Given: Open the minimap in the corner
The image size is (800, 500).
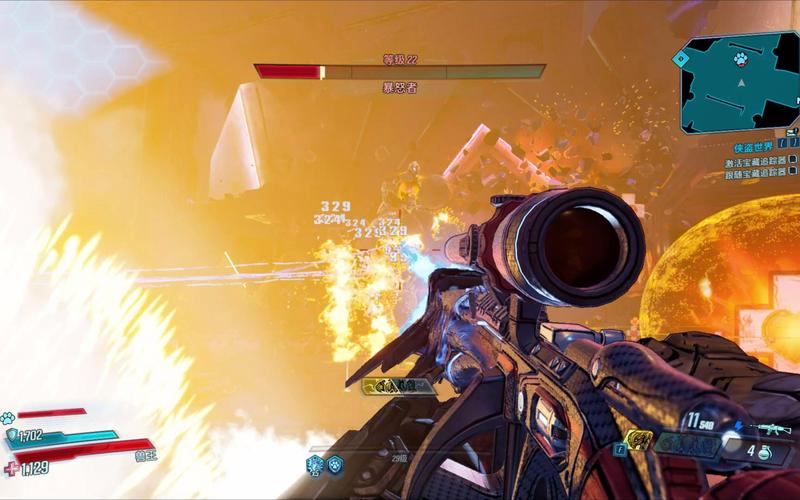Looking at the screenshot, I should 738,85.
